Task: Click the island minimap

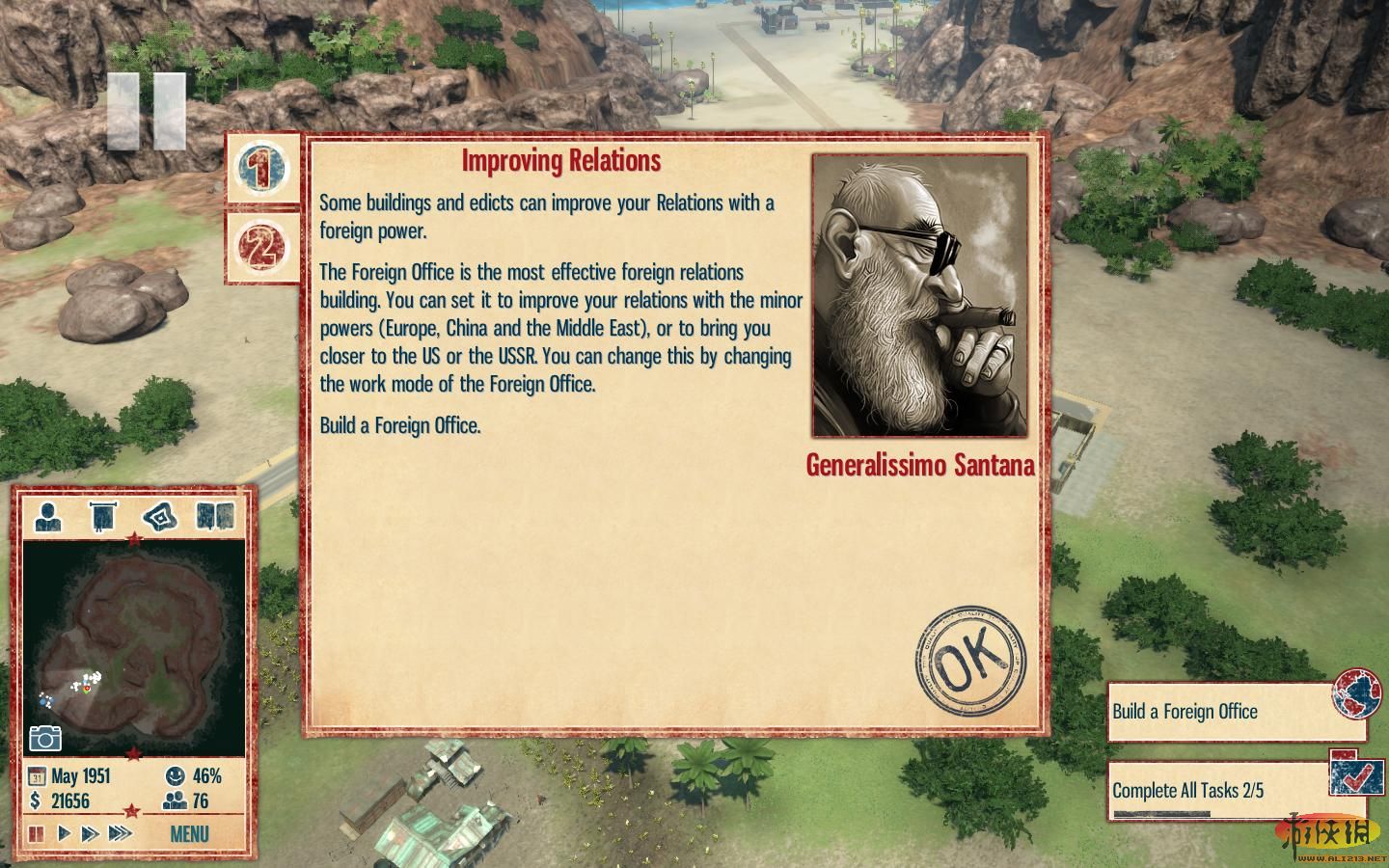Action: pyautogui.click(x=133, y=646)
